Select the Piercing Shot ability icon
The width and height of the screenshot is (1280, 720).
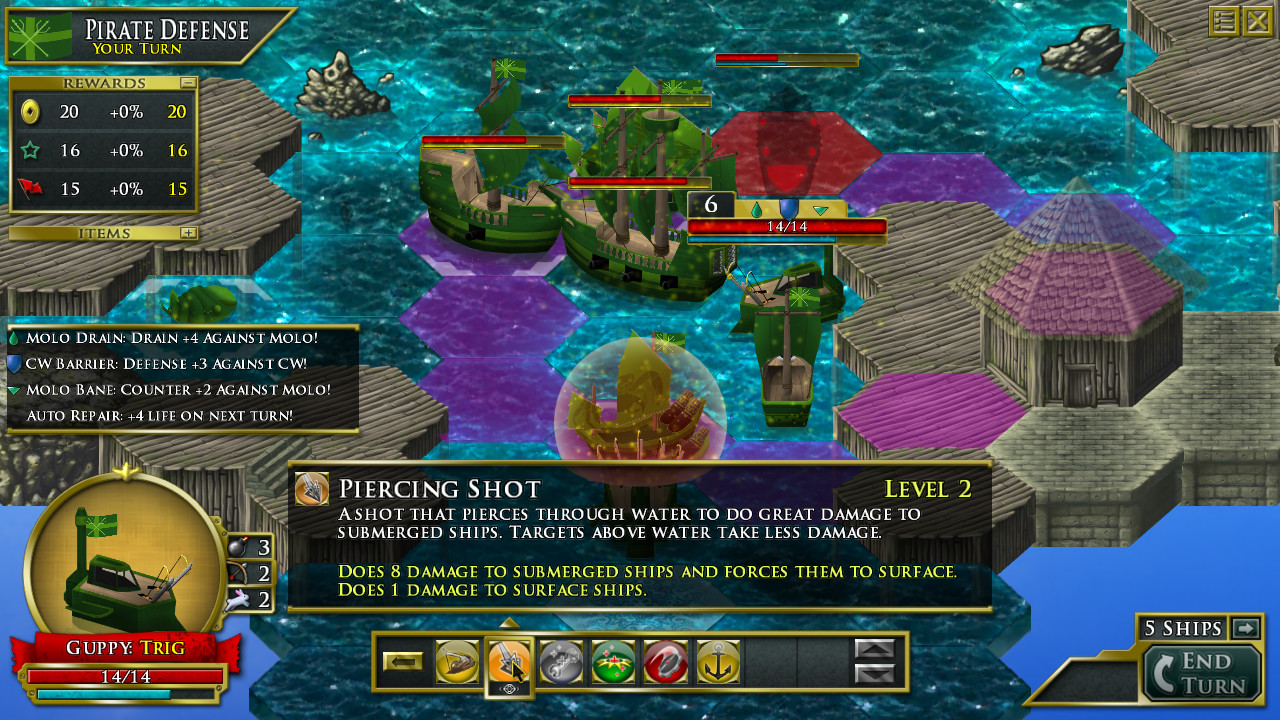(x=510, y=662)
